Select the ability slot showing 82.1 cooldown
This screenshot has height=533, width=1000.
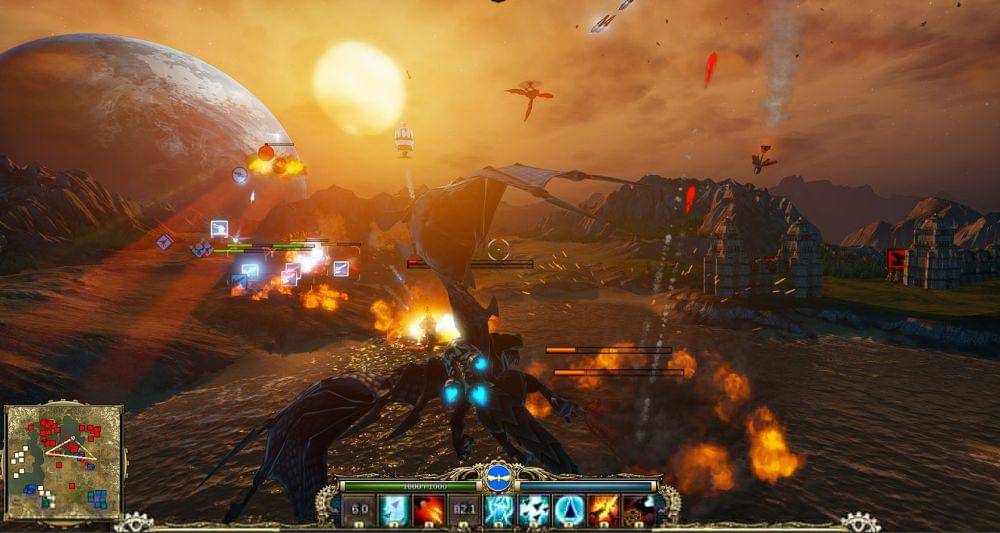(x=463, y=510)
